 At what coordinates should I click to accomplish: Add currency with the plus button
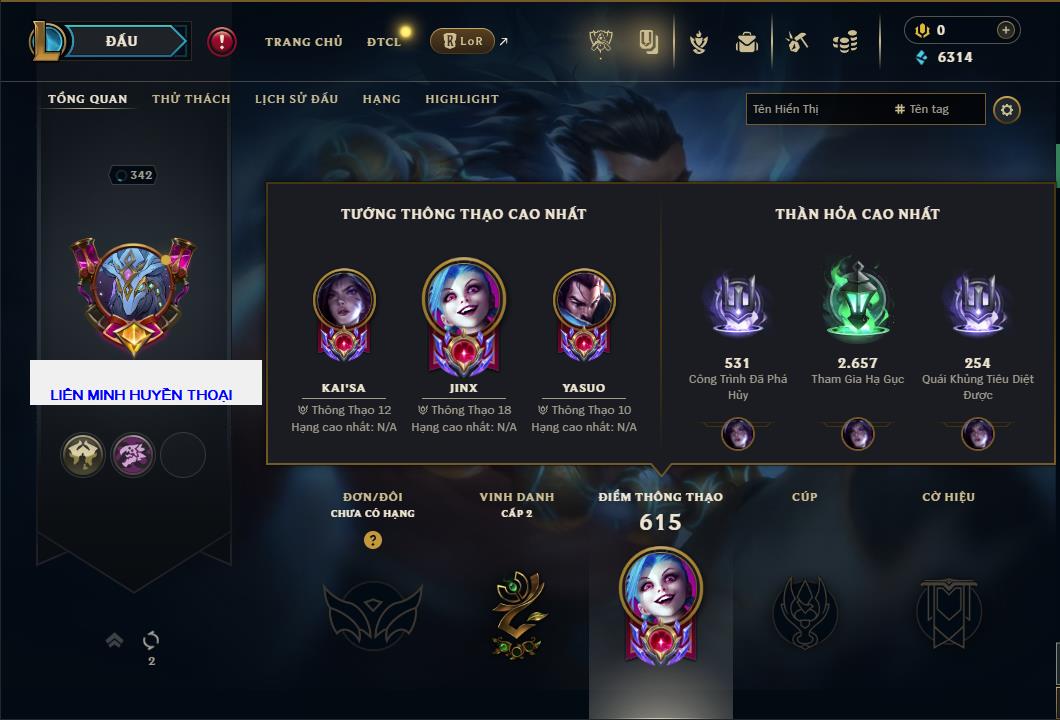point(1006,30)
